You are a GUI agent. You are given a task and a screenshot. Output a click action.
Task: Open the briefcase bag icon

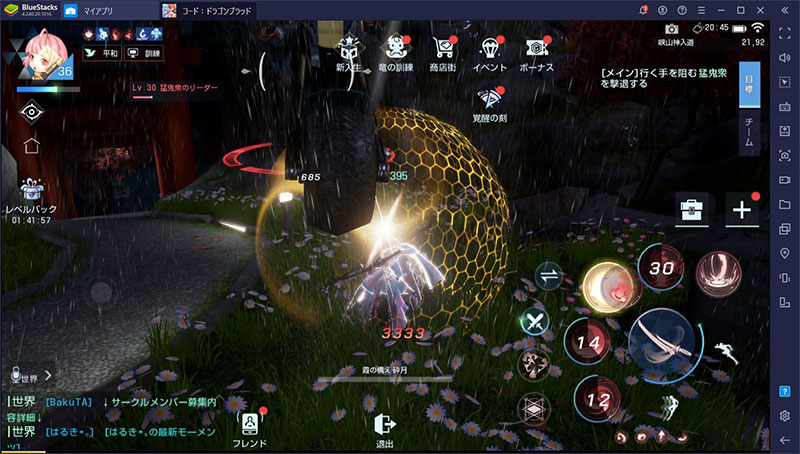(x=691, y=210)
